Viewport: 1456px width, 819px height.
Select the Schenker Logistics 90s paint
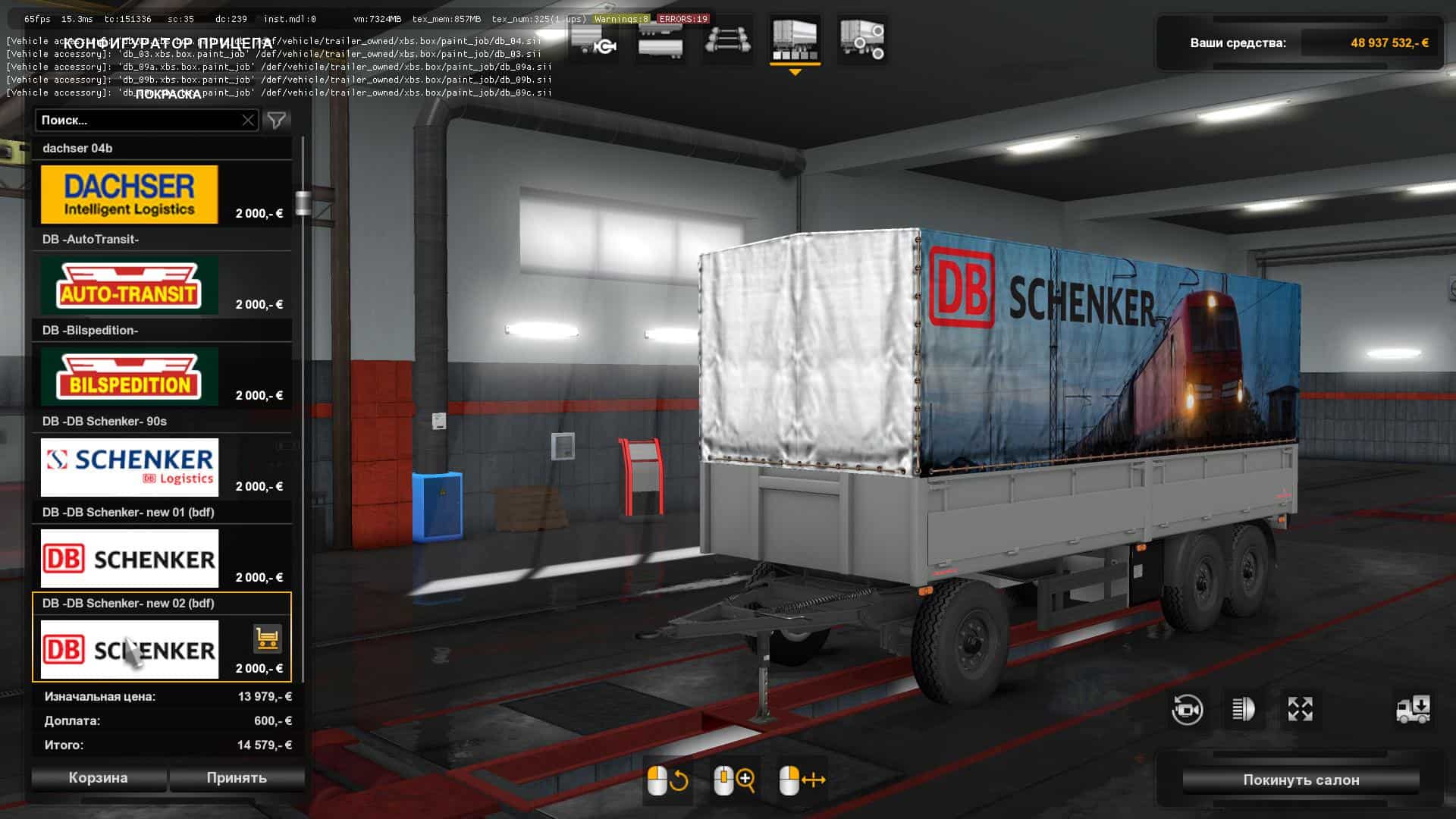click(129, 468)
